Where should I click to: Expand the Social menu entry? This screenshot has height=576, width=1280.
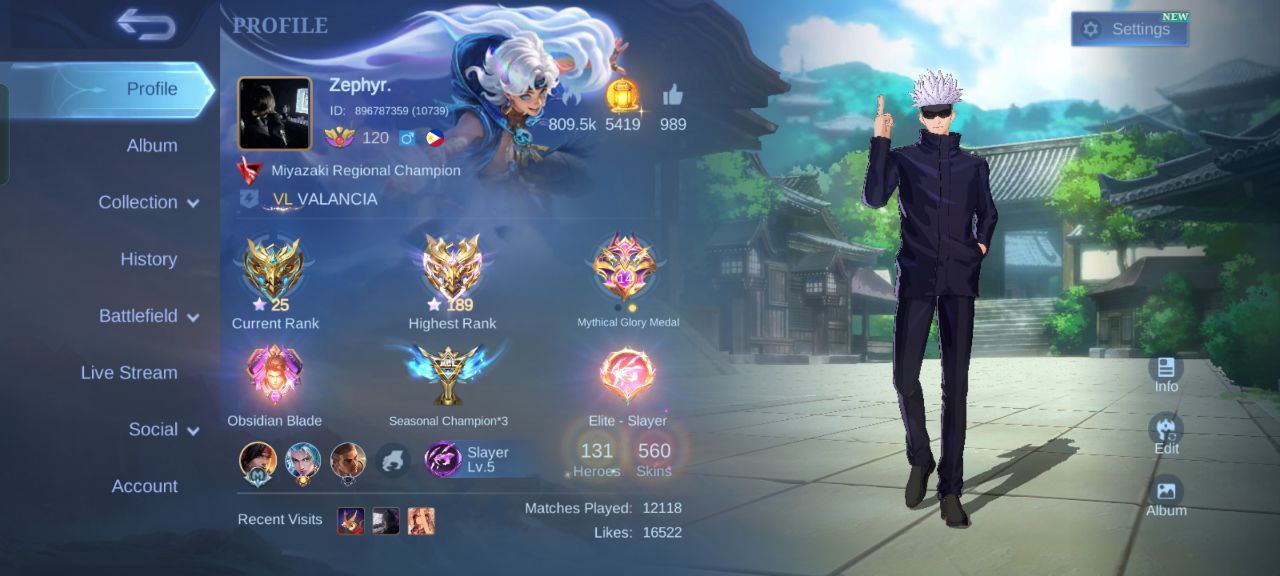tap(163, 430)
